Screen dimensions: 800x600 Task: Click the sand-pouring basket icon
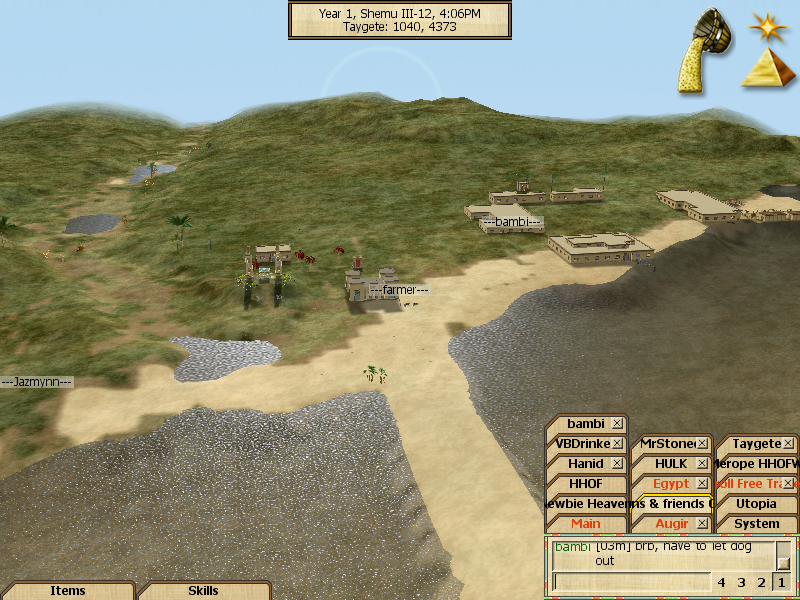(704, 52)
